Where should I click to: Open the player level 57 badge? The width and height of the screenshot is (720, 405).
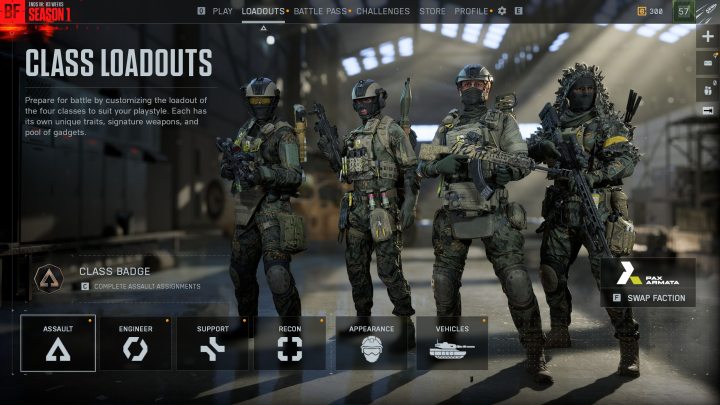pyautogui.click(x=684, y=11)
